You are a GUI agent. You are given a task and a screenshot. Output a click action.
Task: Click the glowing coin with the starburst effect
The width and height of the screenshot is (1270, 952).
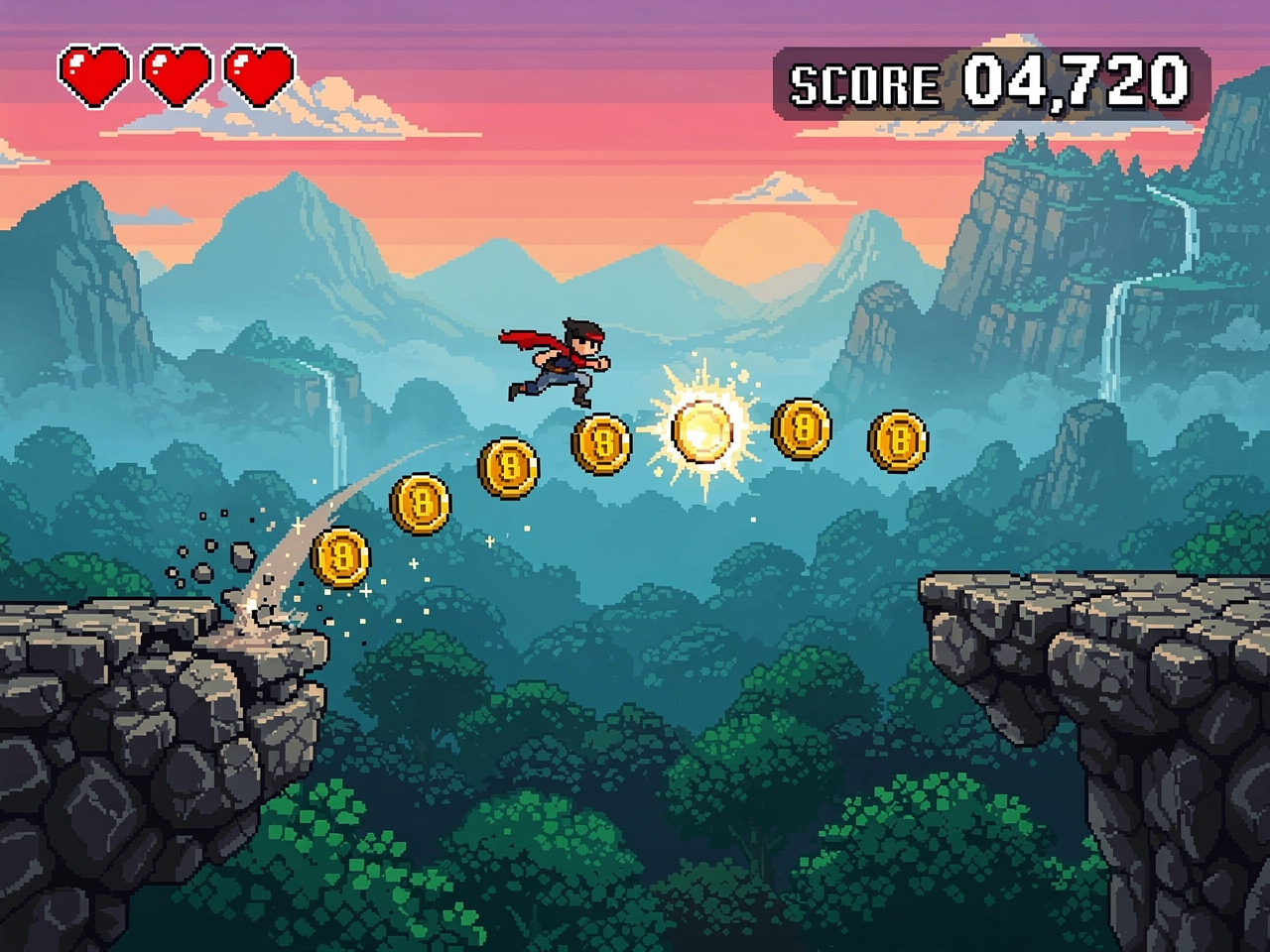700,431
